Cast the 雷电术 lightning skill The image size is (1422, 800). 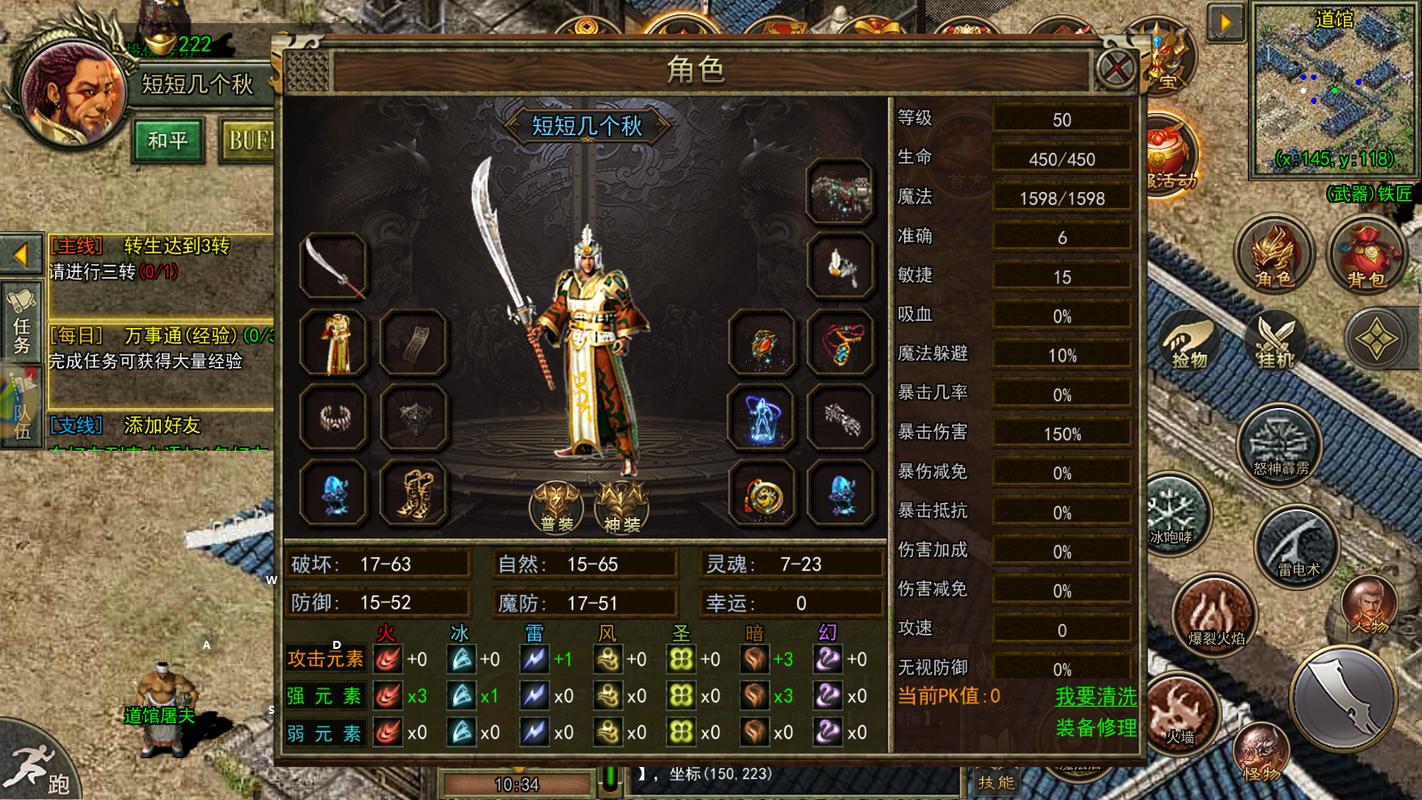1297,547
